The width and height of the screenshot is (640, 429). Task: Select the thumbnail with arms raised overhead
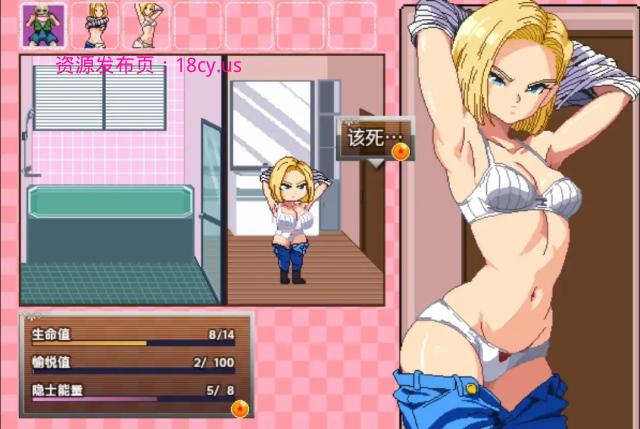click(x=148, y=25)
